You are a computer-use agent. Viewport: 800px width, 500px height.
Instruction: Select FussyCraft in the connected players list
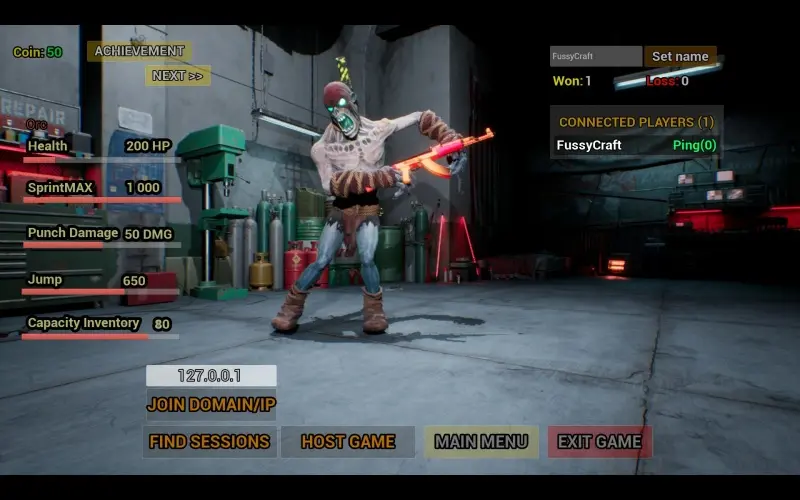[589, 146]
